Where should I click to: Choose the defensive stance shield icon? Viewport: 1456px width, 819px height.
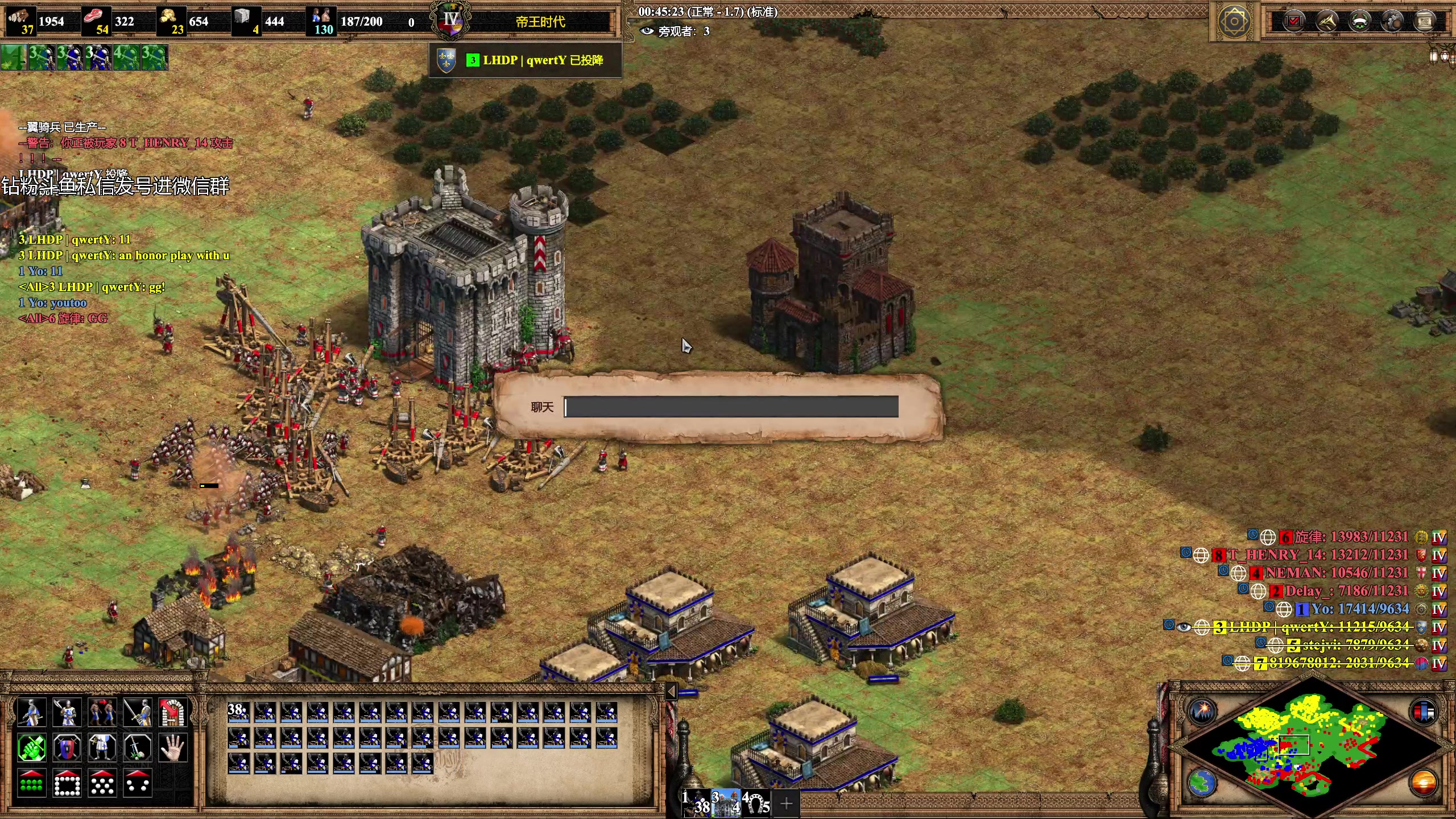point(67,748)
